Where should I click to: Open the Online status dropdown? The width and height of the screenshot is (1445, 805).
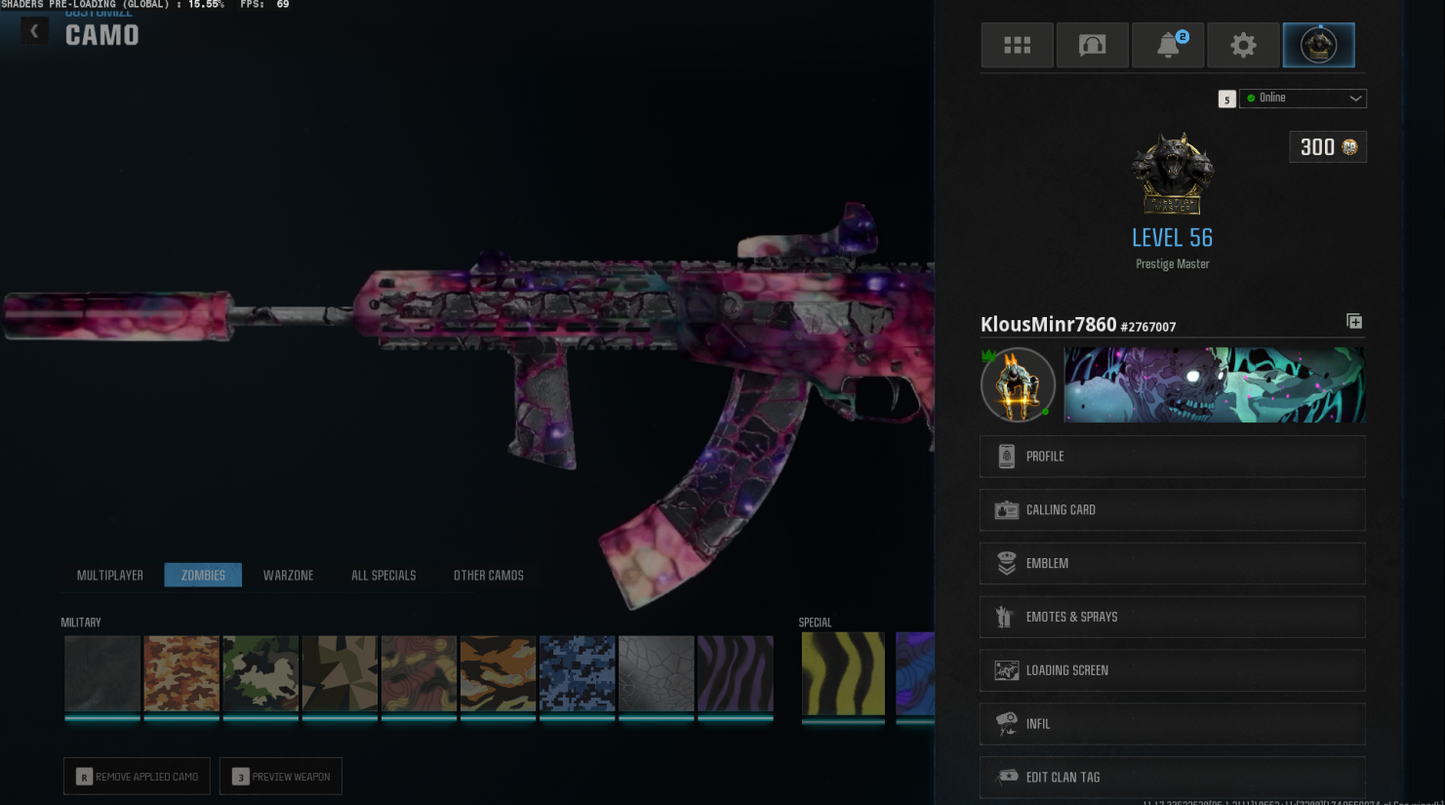point(1302,98)
